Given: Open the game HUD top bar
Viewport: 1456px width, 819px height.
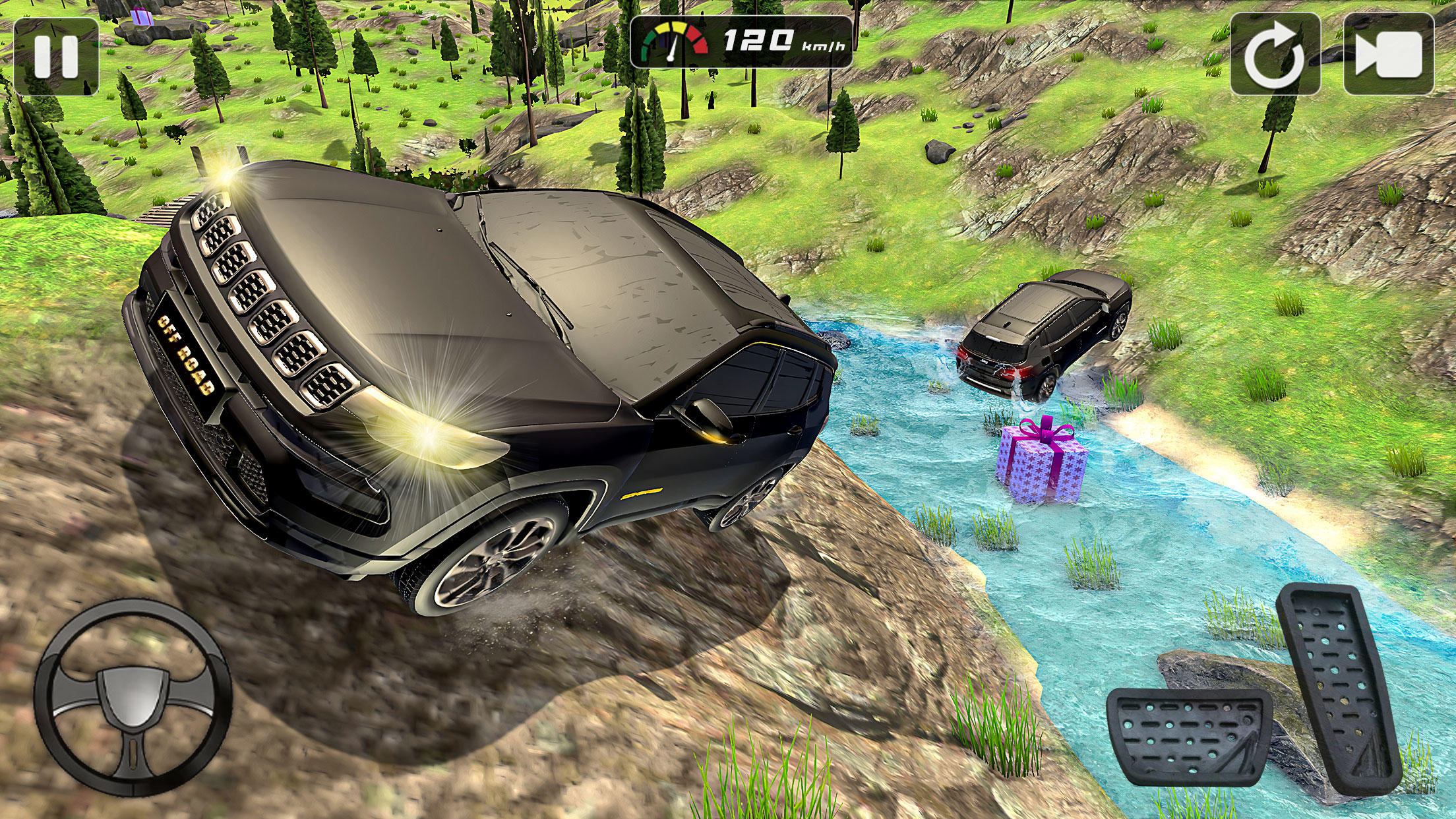Looking at the screenshot, I should click(739, 41).
